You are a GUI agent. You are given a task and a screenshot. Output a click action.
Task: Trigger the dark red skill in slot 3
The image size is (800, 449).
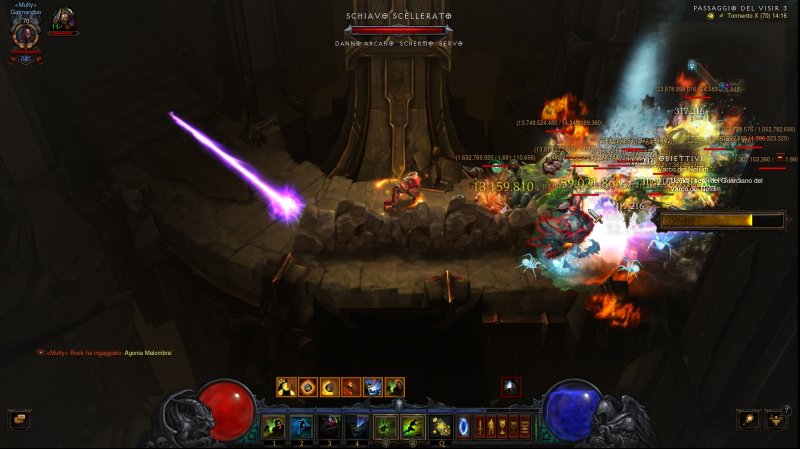tap(329, 427)
